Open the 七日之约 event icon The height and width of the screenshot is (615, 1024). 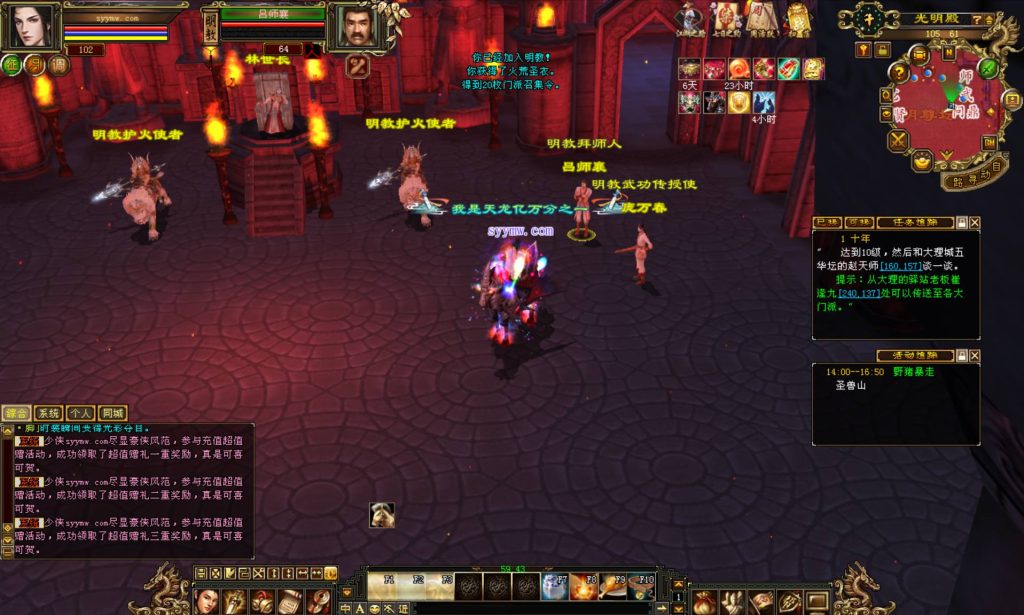click(x=725, y=19)
